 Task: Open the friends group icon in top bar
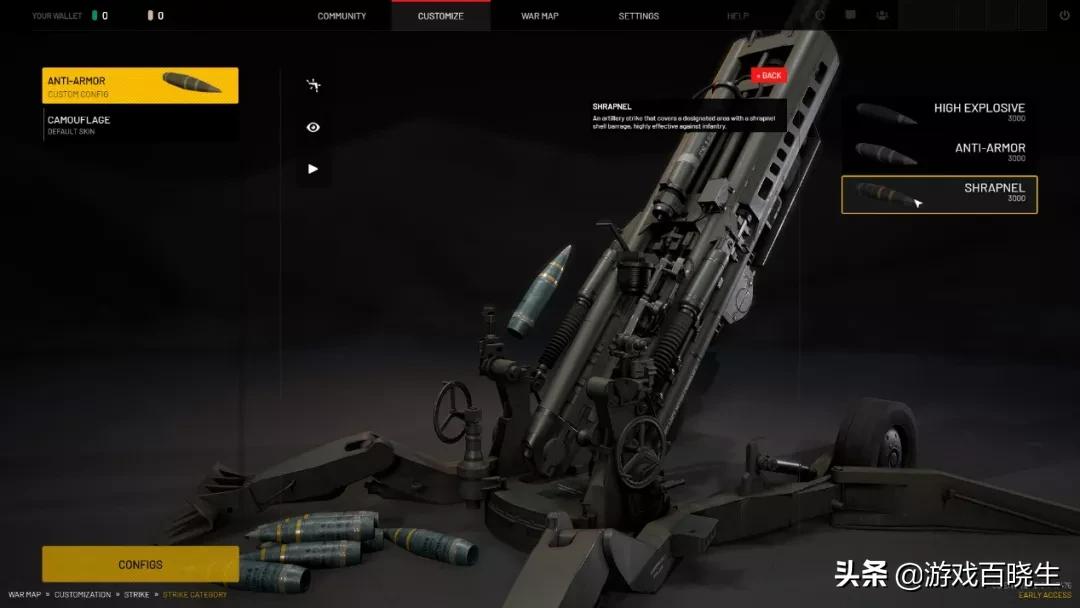[882, 16]
